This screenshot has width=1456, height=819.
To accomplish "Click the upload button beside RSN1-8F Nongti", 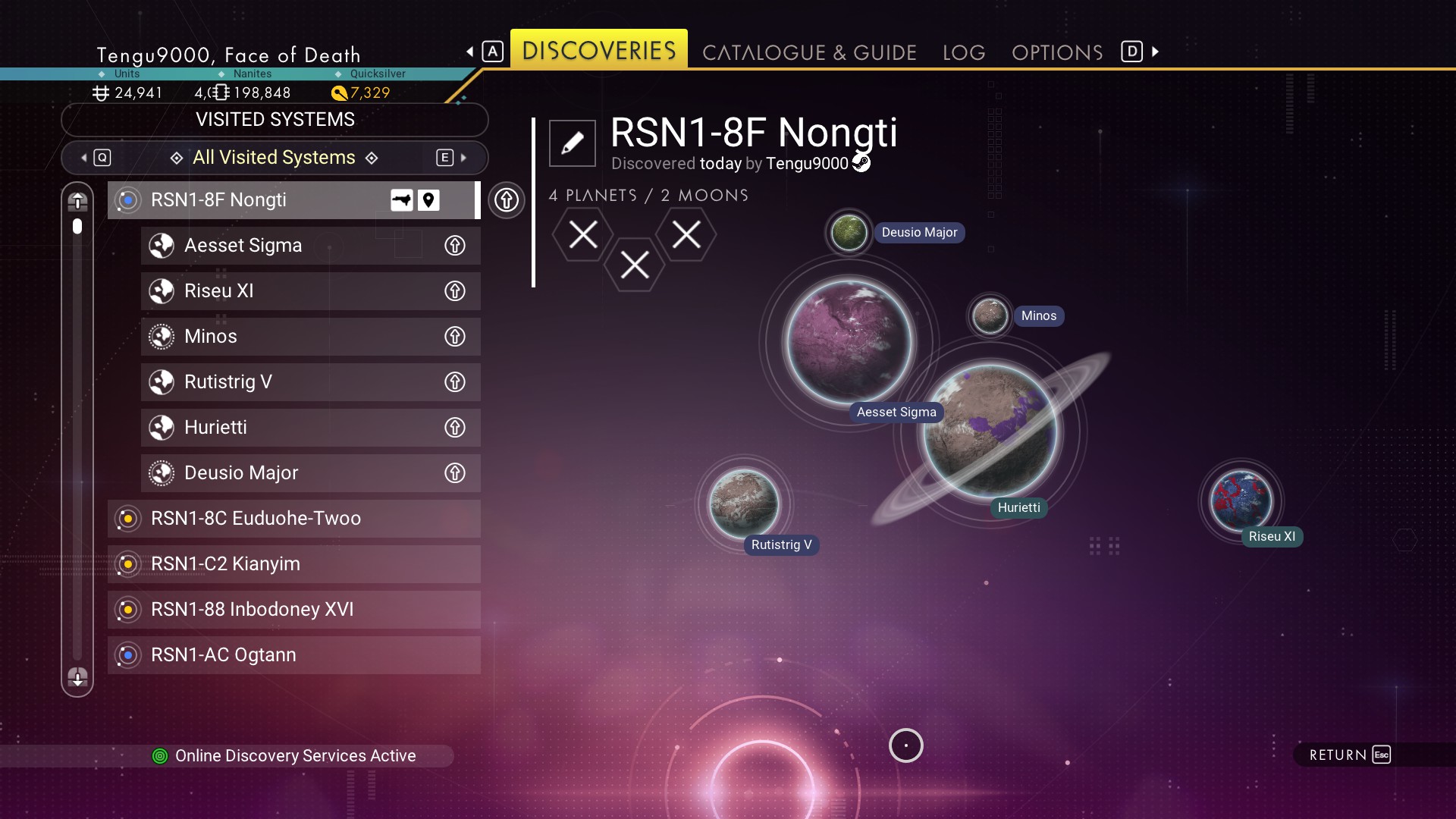I will (507, 200).
